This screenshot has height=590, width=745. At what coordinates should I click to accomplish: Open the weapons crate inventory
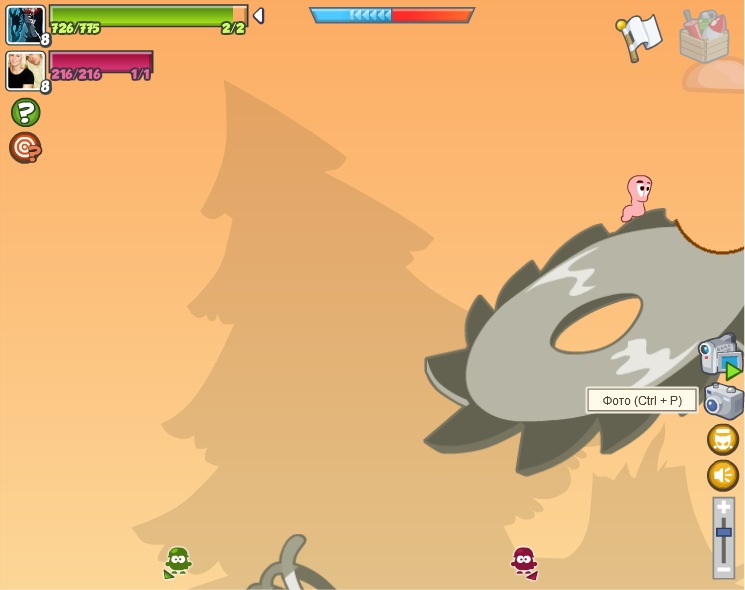[704, 37]
